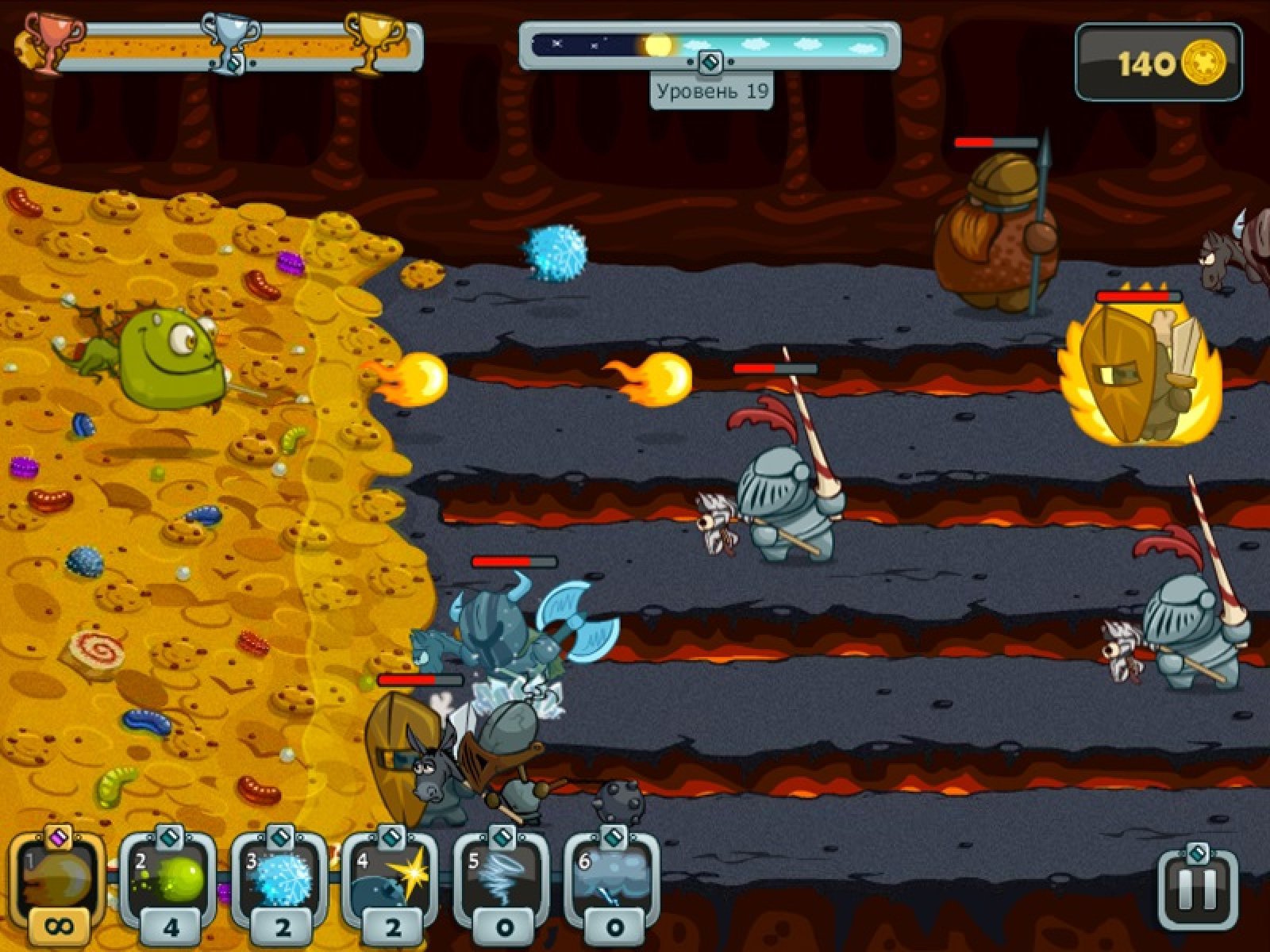
Task: Activate the ice ball freeze spell
Action: [280, 879]
